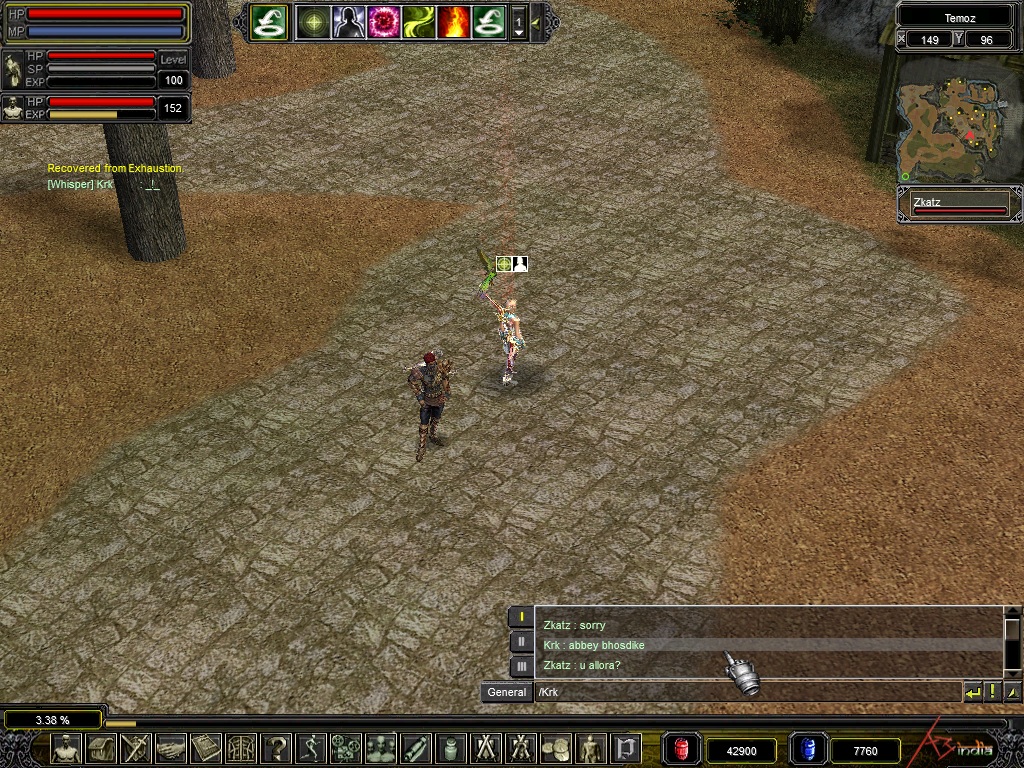Collapse the skill bar with the side arrow
1024x768 pixels.
click(536, 21)
